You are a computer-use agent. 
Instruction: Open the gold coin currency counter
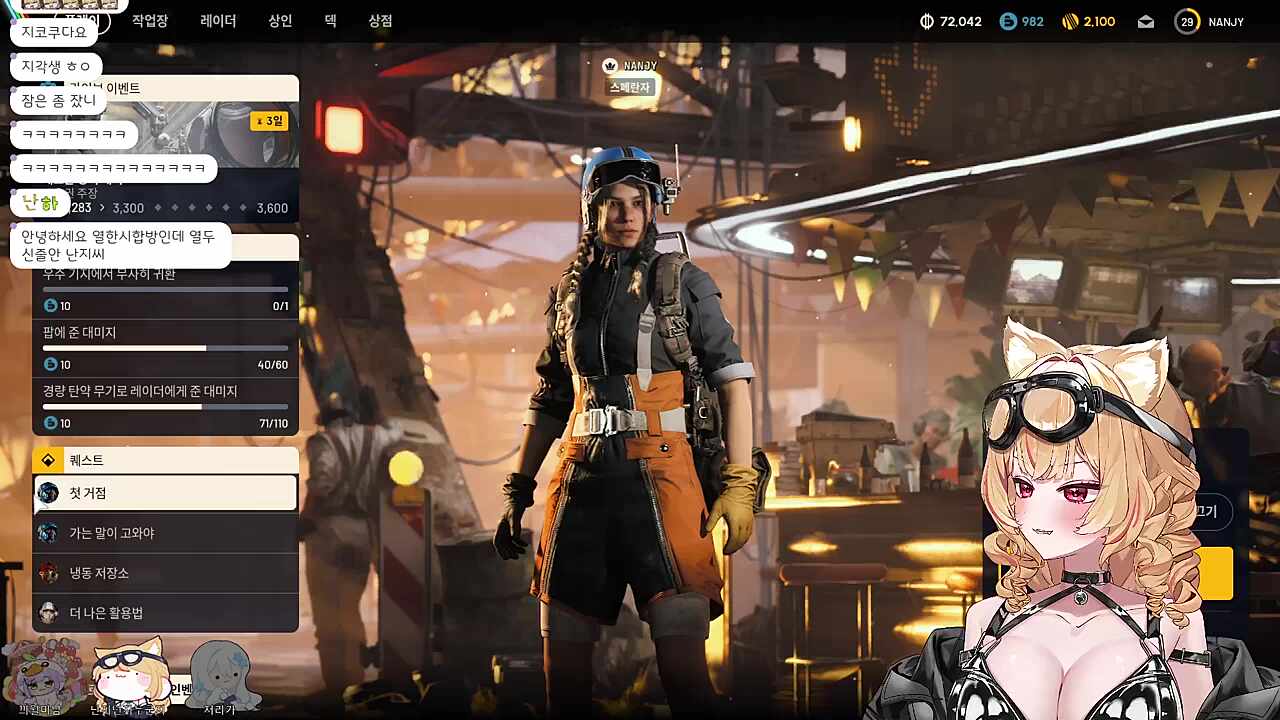click(1088, 22)
